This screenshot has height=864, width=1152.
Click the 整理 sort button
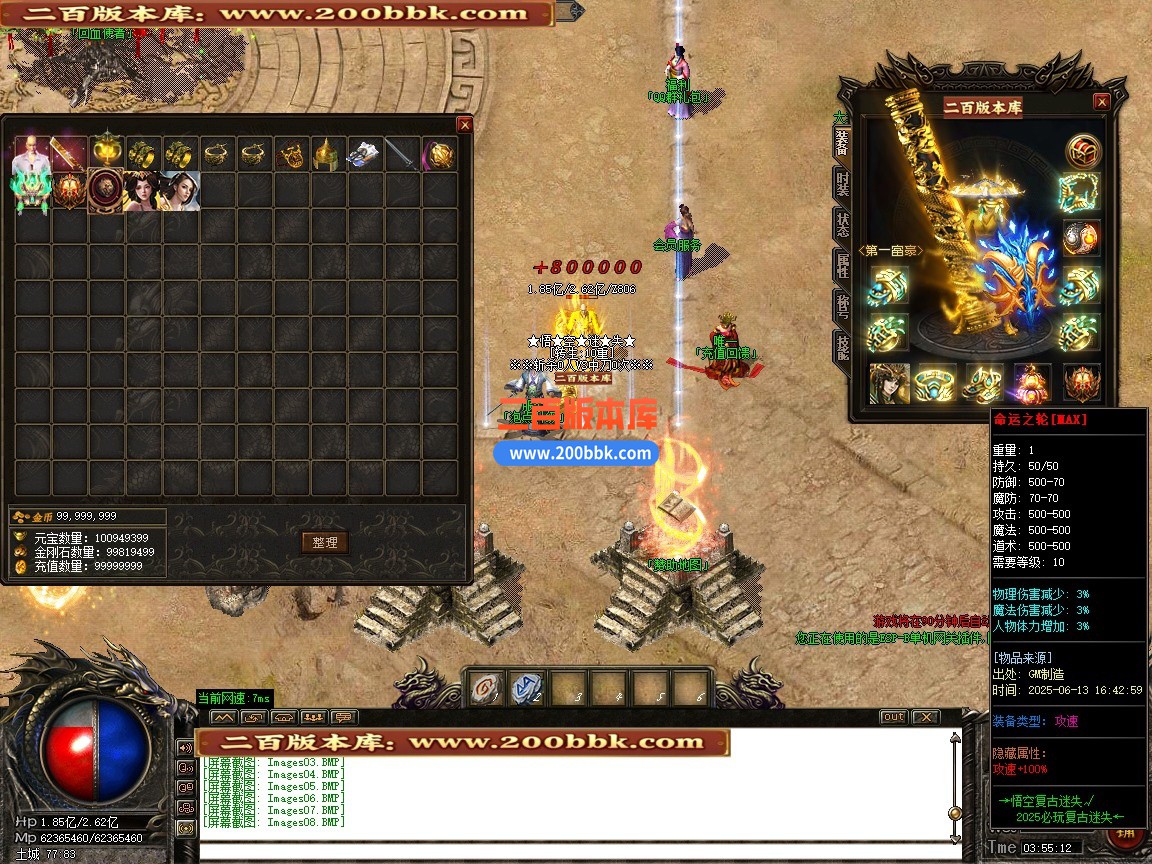tap(325, 542)
